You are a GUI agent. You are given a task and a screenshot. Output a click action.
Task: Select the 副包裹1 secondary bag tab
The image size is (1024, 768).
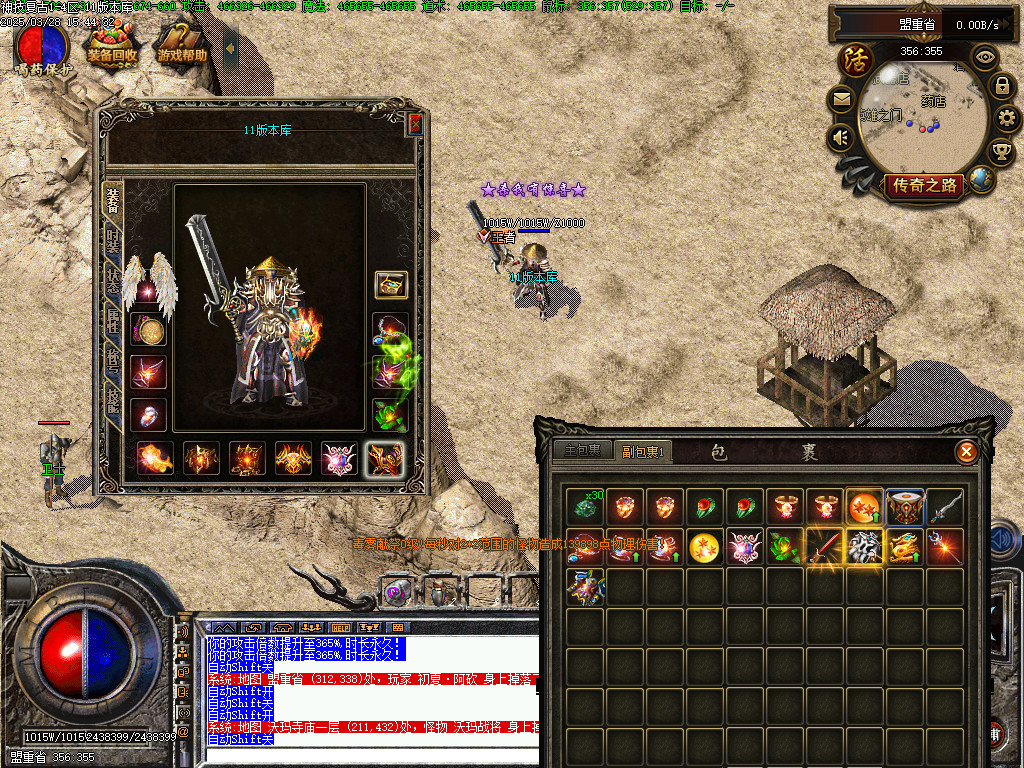(644, 451)
